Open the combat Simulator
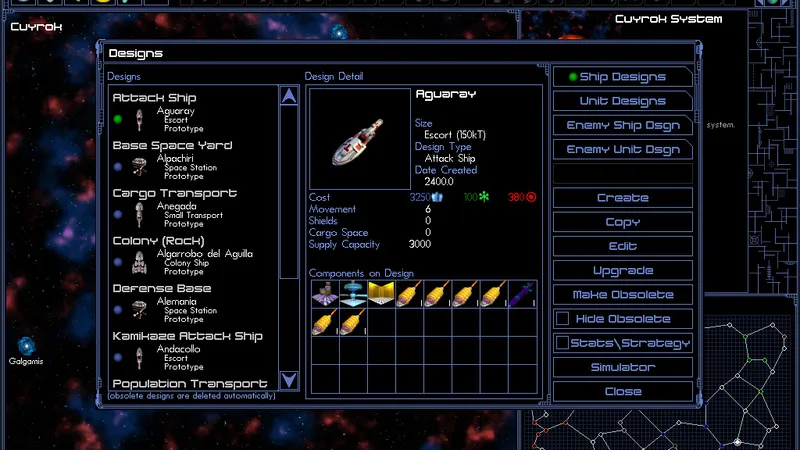The image size is (800, 450). (622, 367)
